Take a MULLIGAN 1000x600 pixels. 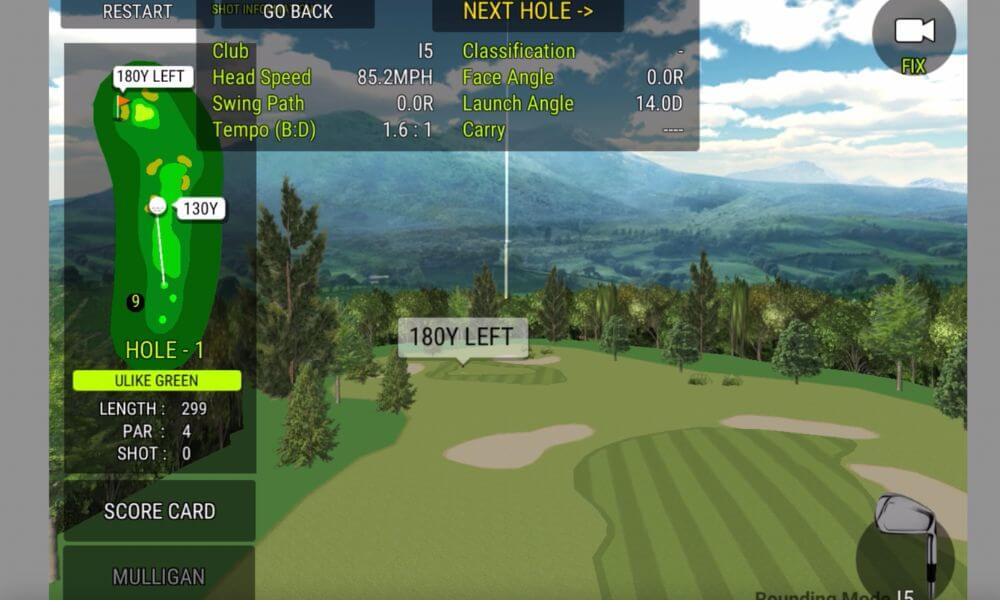tap(159, 576)
